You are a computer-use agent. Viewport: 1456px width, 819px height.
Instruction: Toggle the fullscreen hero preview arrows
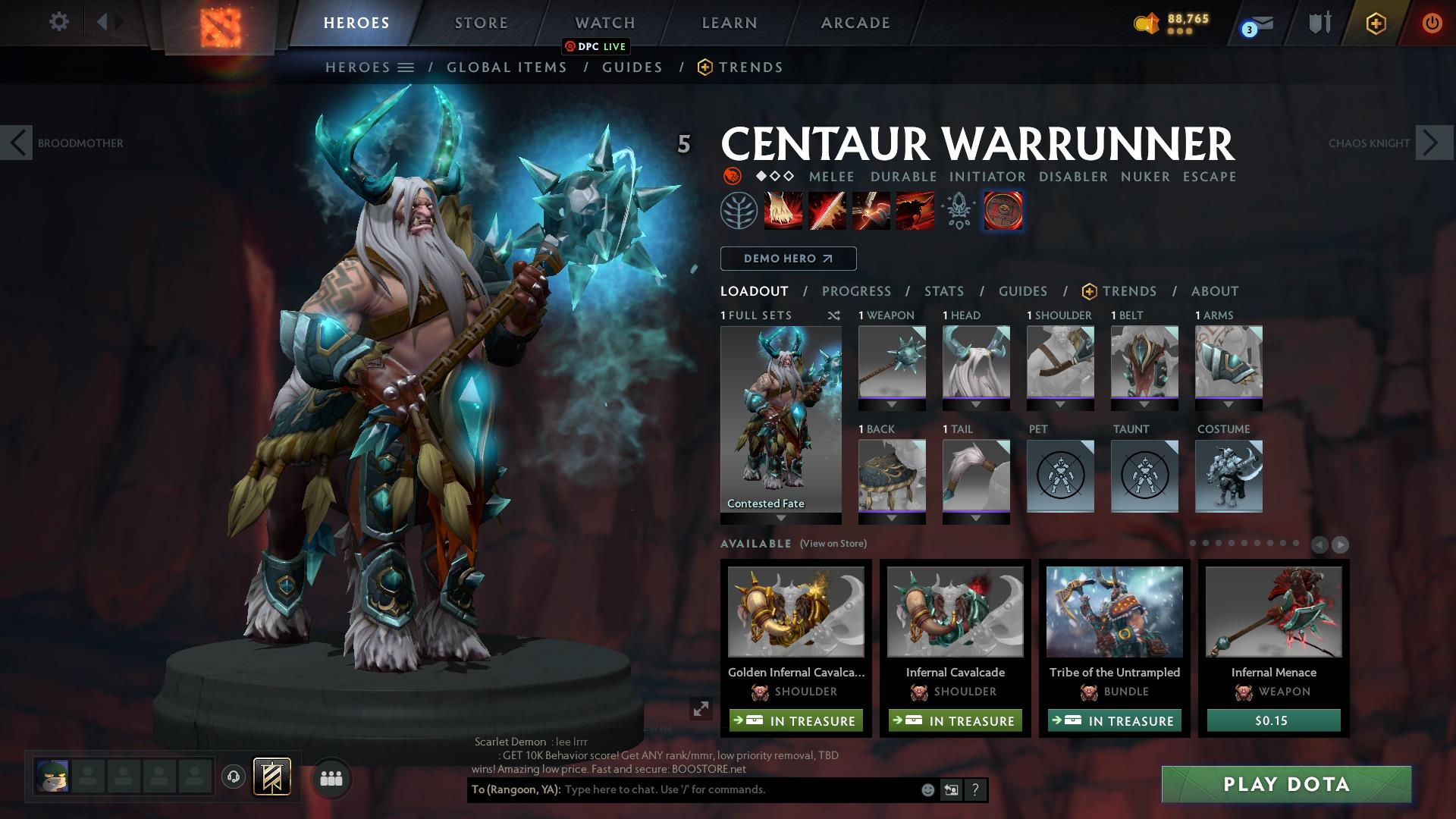tap(699, 711)
